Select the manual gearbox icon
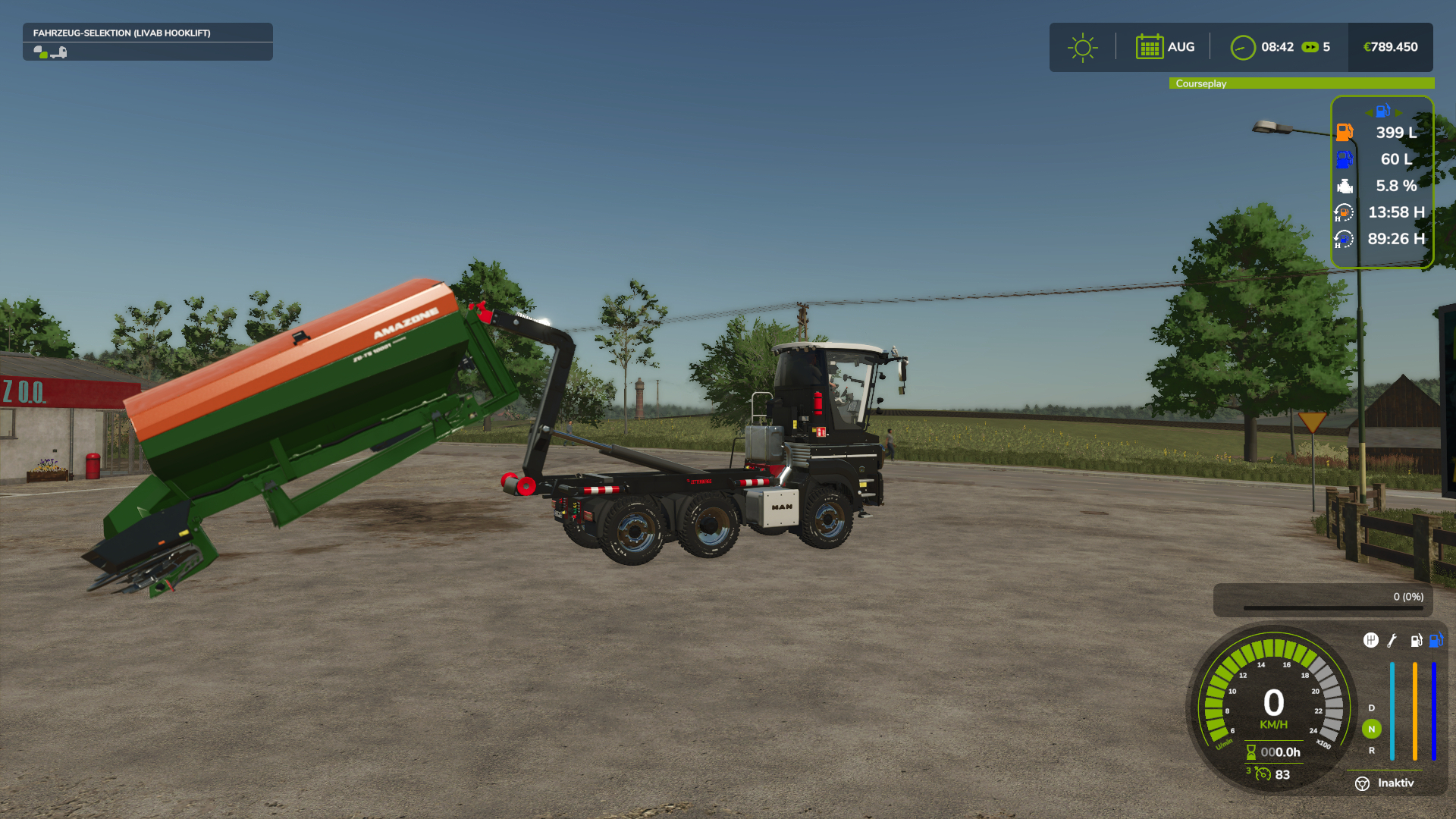The image size is (1456, 819). coord(1370,641)
